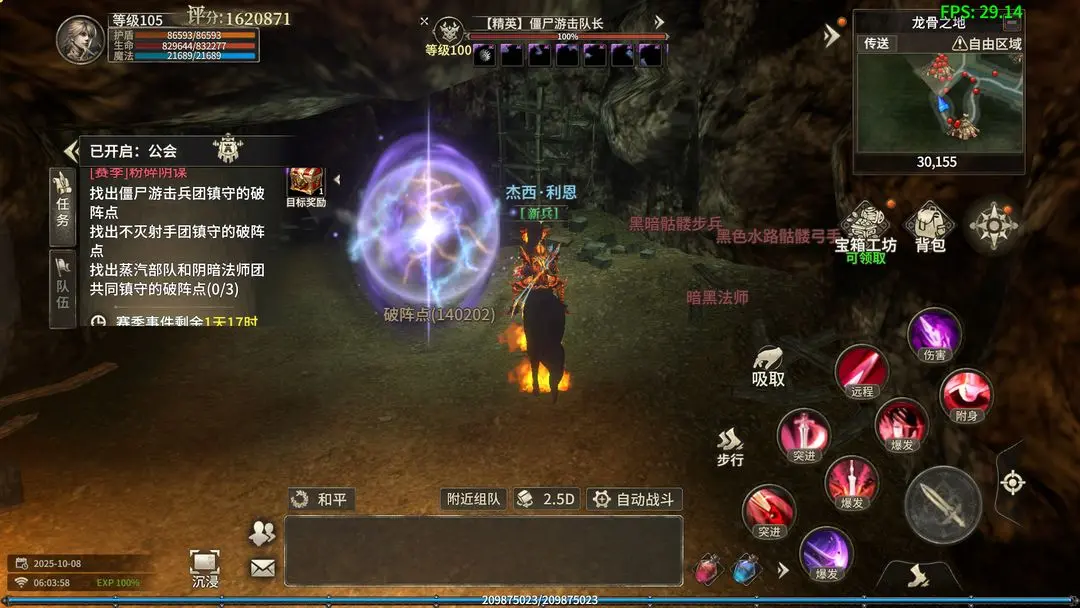Use the 远程 ranged skill
Viewport: 1080px width, 608px height.
(861, 371)
